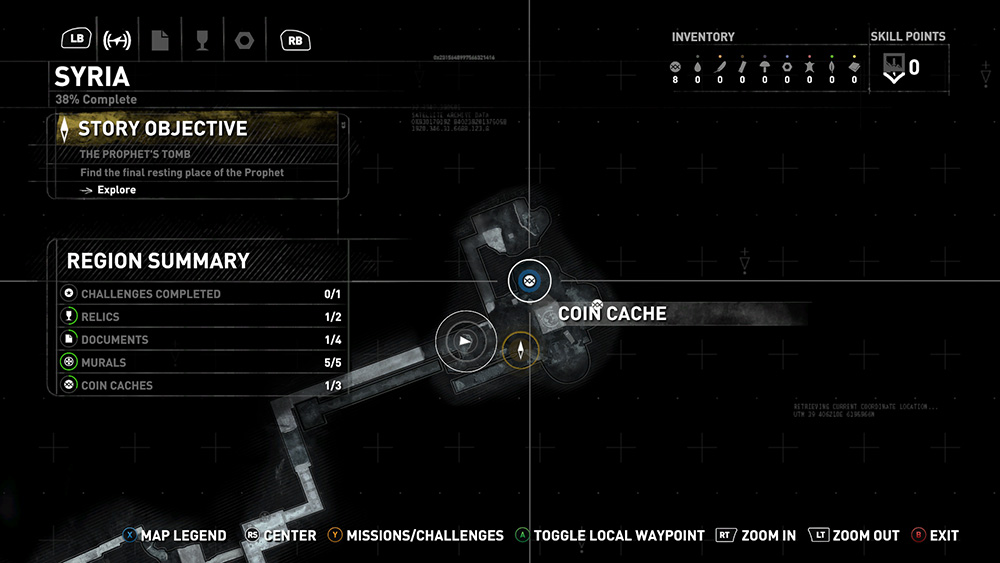Select the blue coin cache map marker
This screenshot has width=1000, height=563.
pos(529,282)
